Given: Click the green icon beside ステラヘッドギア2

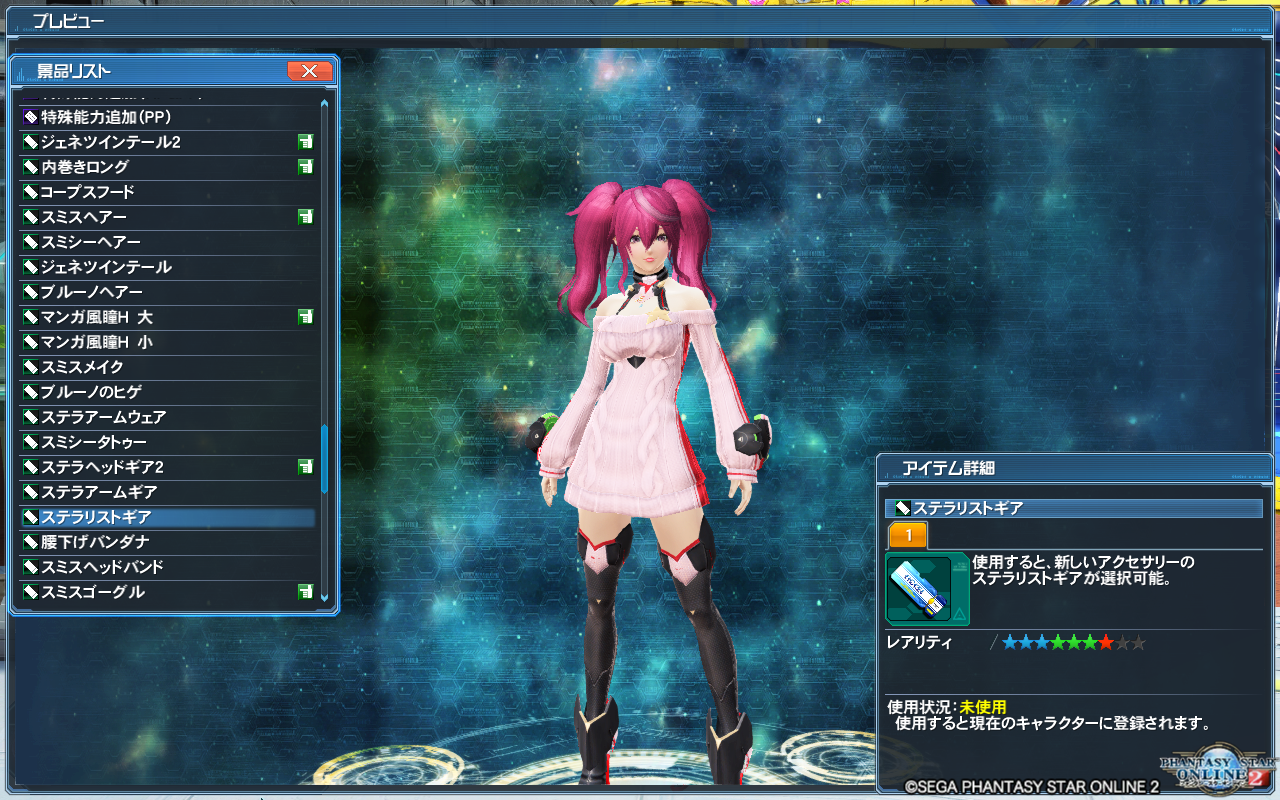Looking at the screenshot, I should [306, 467].
